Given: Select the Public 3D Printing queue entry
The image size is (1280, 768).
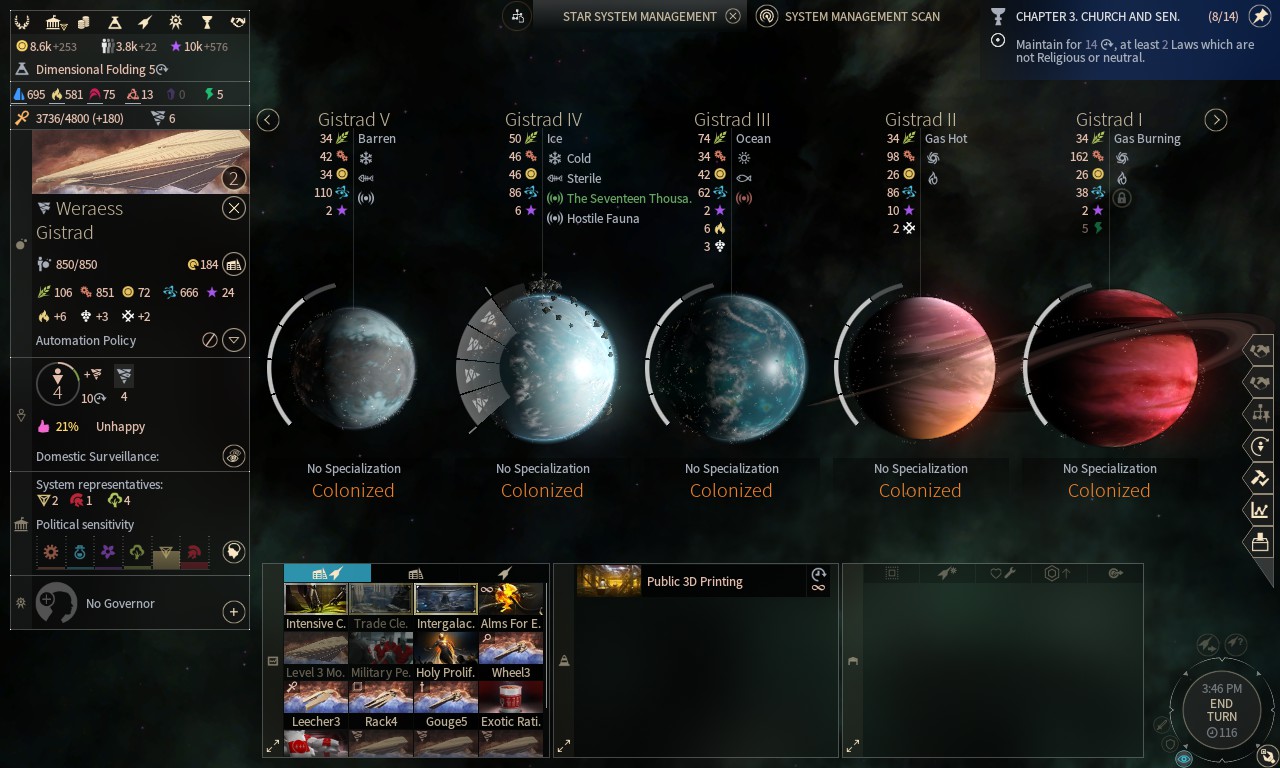Looking at the screenshot, I should pyautogui.click(x=694, y=581).
